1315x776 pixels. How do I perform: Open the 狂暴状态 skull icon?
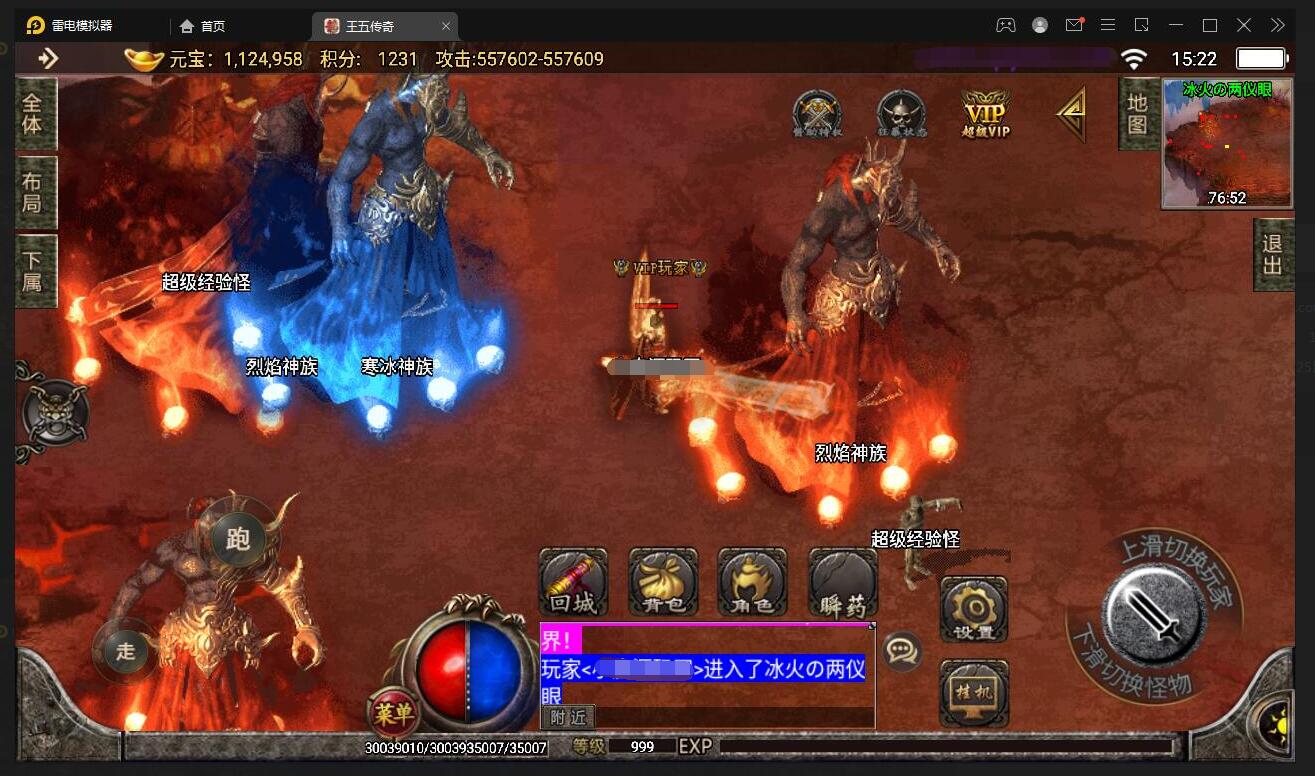tap(901, 114)
